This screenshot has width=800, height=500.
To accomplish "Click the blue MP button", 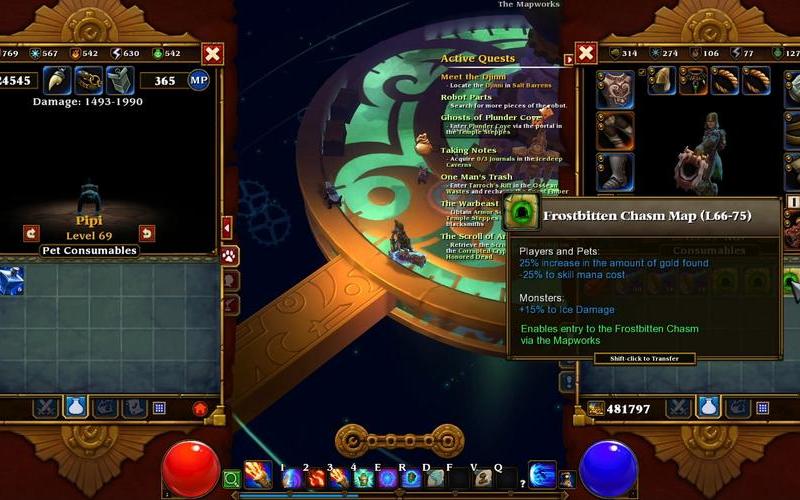I will pyautogui.click(x=198, y=80).
